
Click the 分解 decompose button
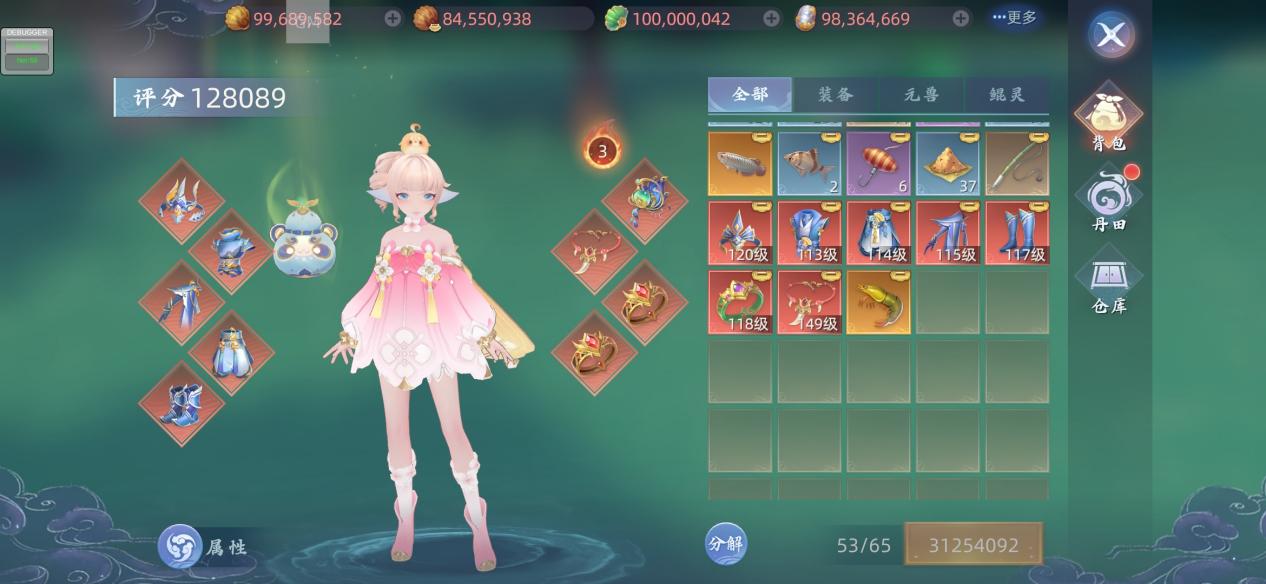click(726, 544)
